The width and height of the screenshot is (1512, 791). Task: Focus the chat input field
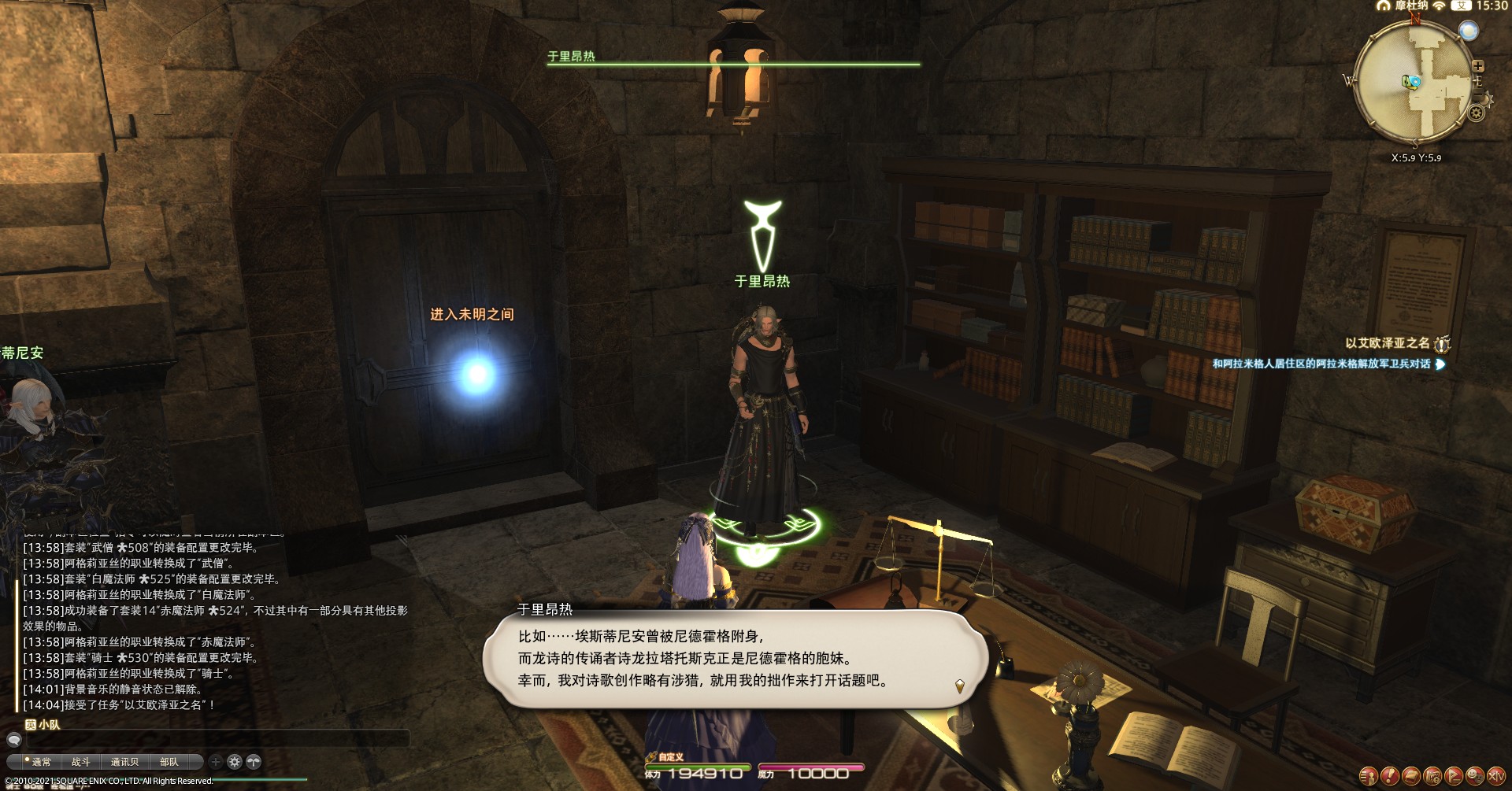(x=213, y=739)
